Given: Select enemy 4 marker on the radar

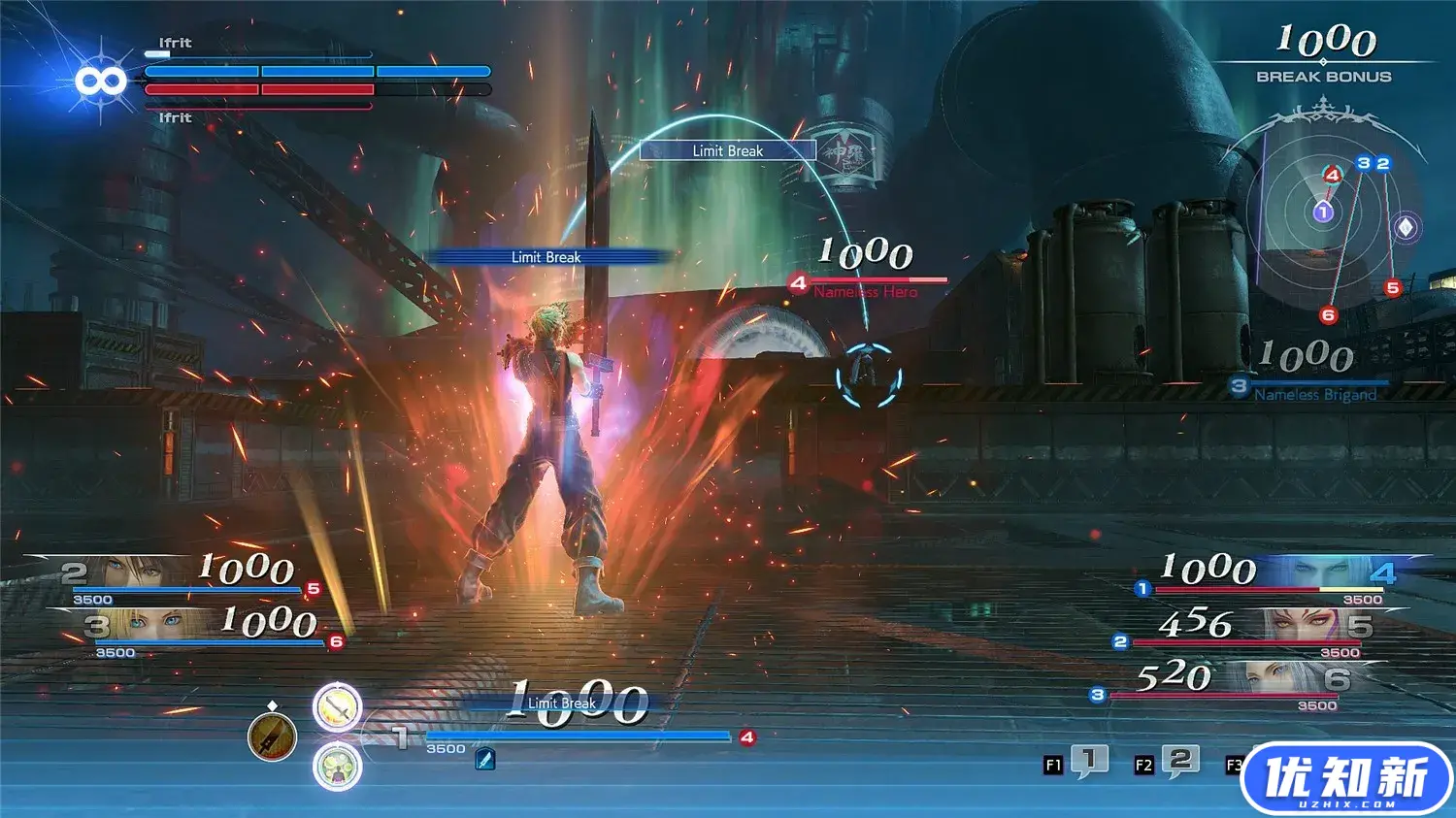Looking at the screenshot, I should (1332, 175).
